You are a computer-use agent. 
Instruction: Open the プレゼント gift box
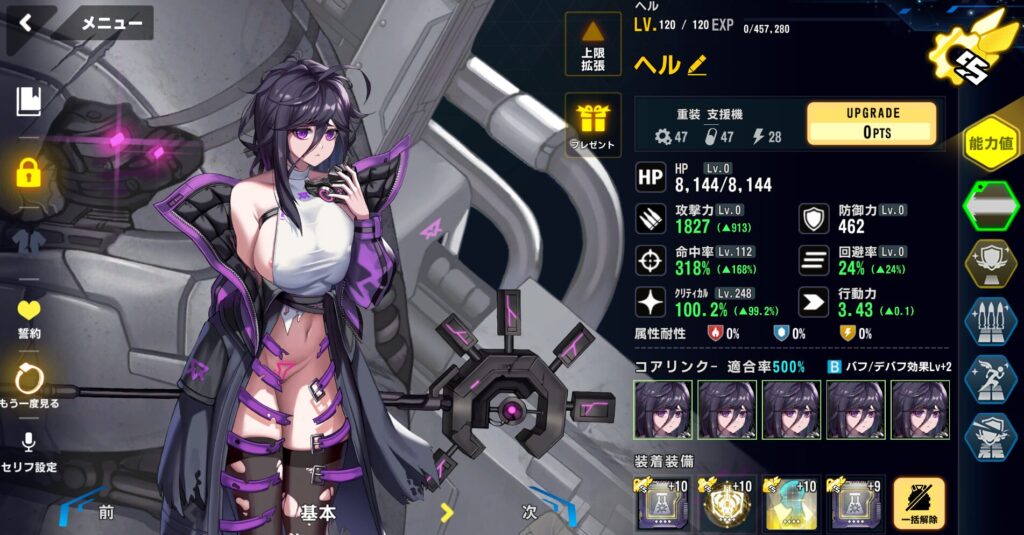(593, 125)
